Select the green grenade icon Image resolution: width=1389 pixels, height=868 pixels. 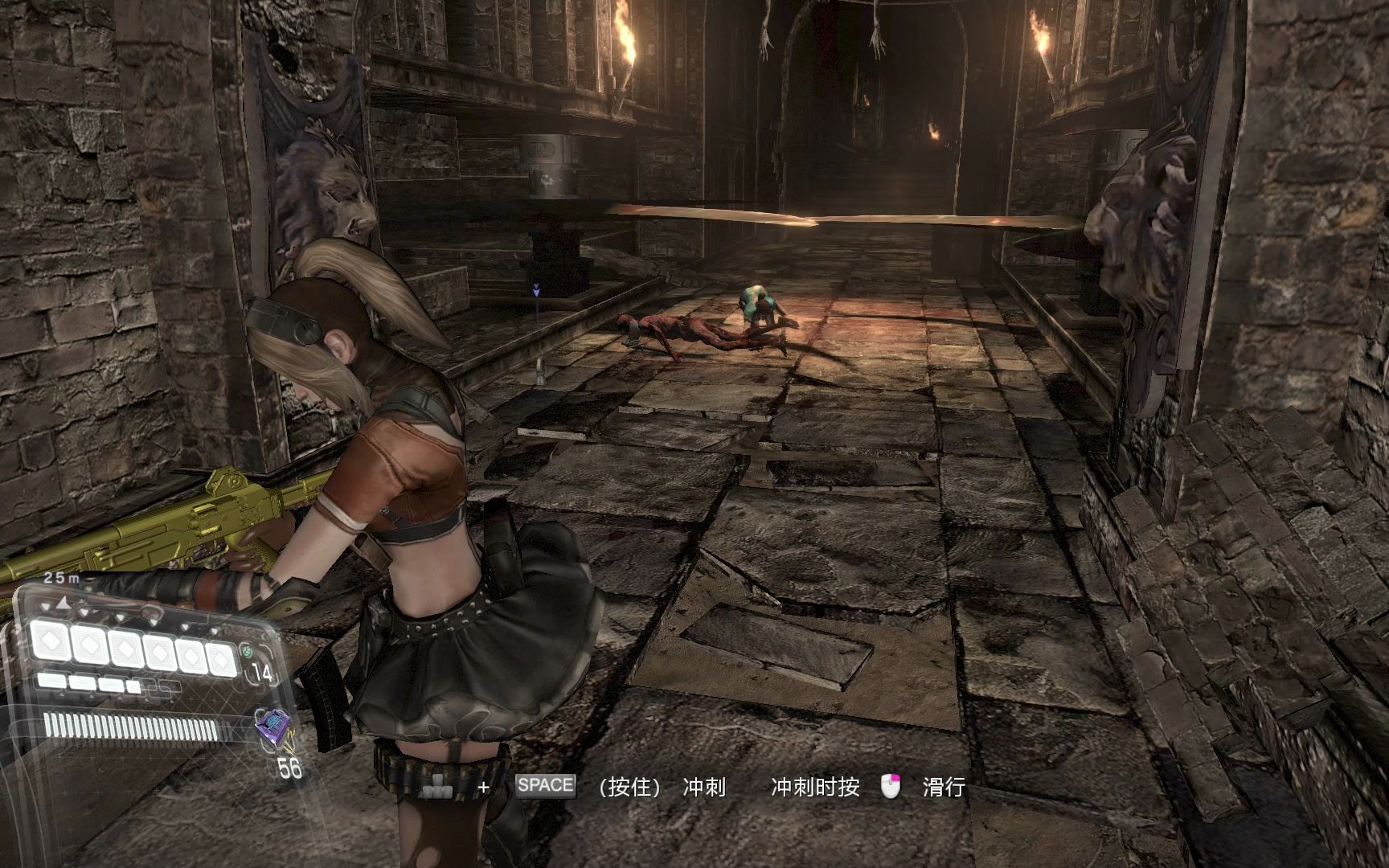[248, 649]
